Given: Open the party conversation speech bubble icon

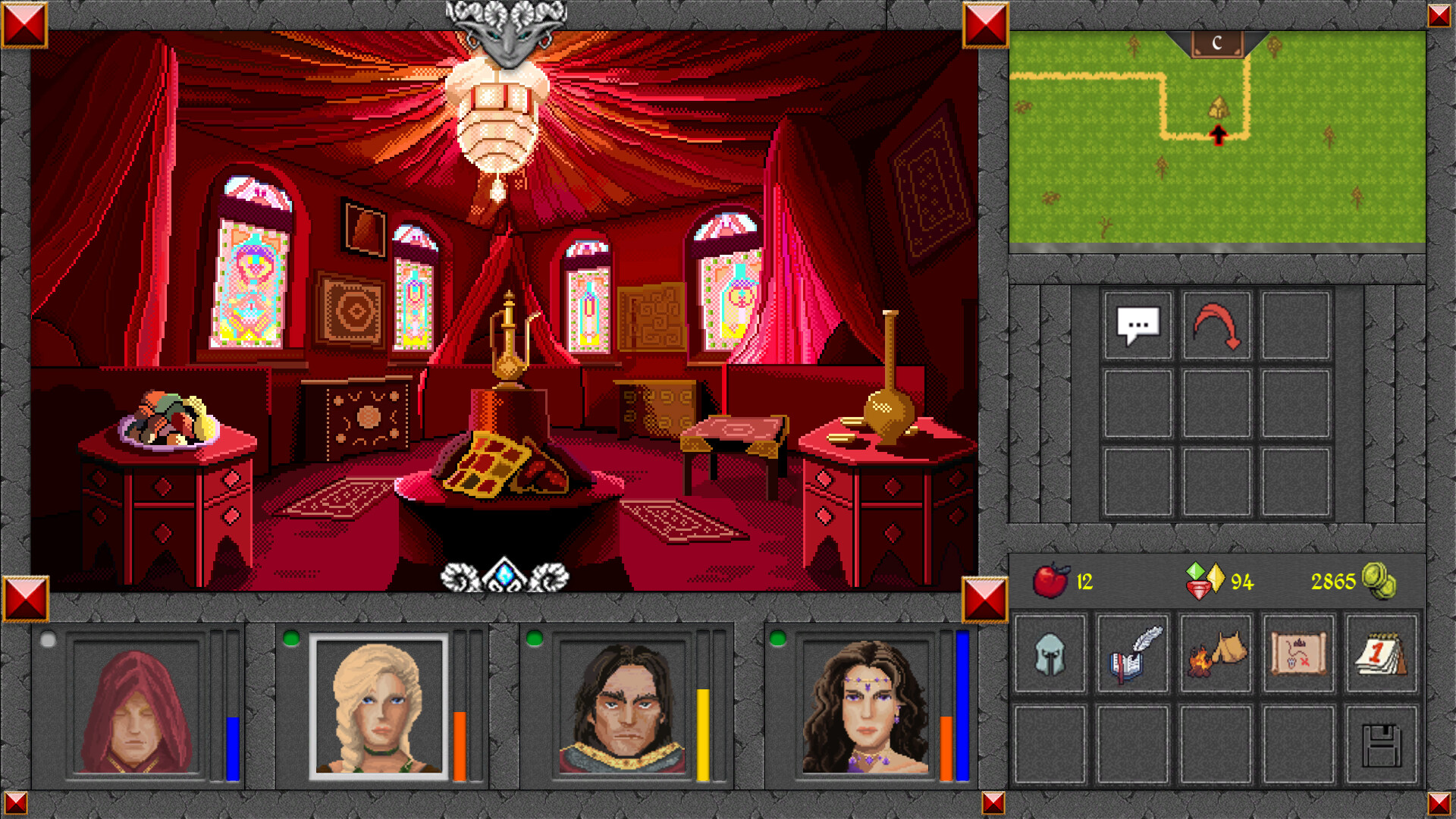Looking at the screenshot, I should click(x=1137, y=326).
